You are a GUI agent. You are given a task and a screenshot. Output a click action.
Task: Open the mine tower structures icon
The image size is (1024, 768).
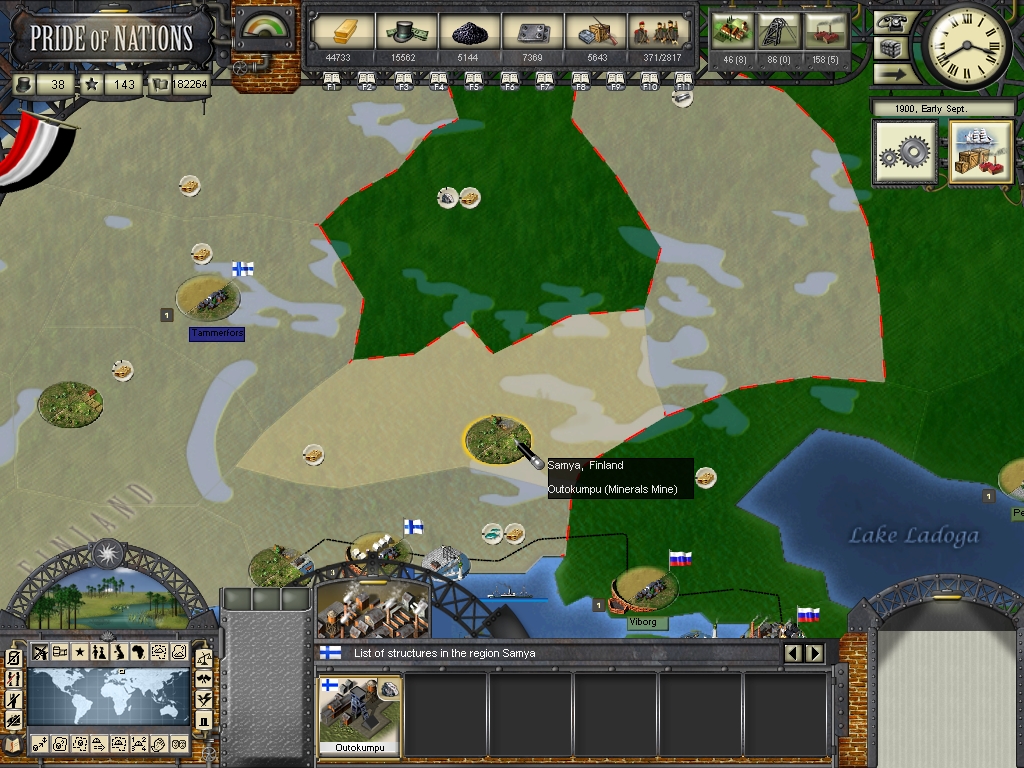click(780, 30)
